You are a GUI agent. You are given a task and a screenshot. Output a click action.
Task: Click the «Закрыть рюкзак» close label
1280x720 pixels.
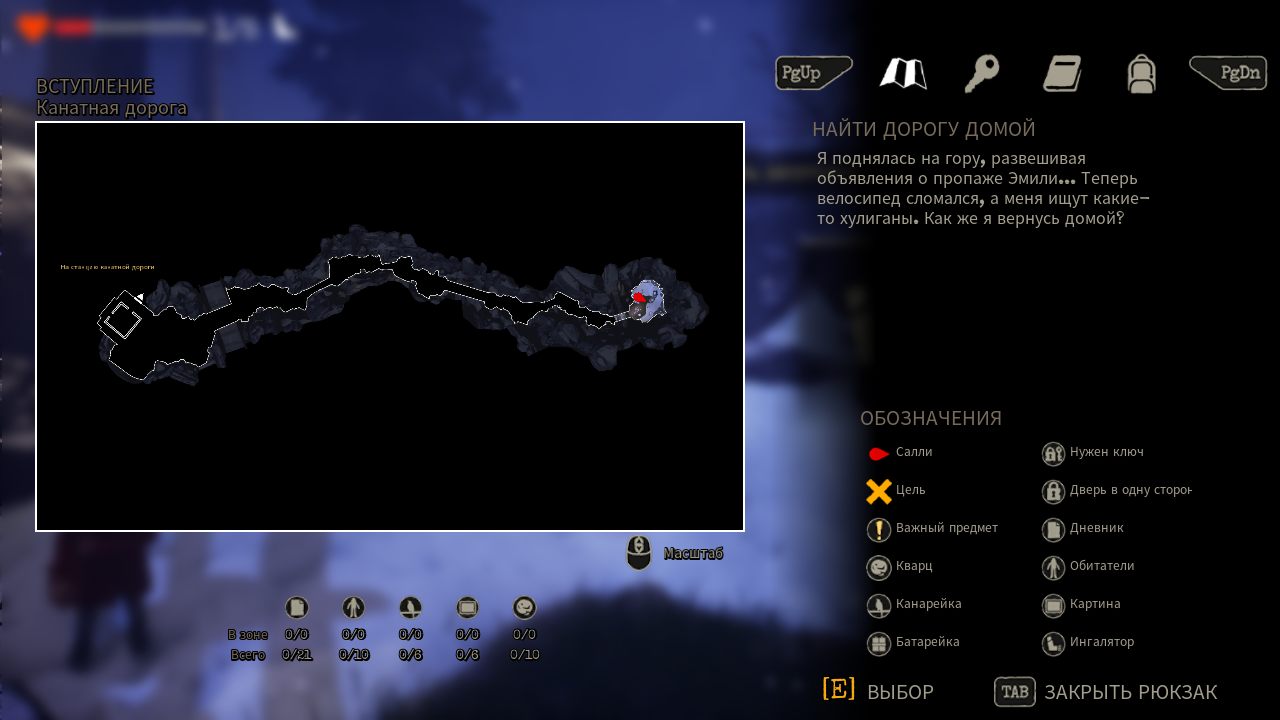click(1130, 692)
